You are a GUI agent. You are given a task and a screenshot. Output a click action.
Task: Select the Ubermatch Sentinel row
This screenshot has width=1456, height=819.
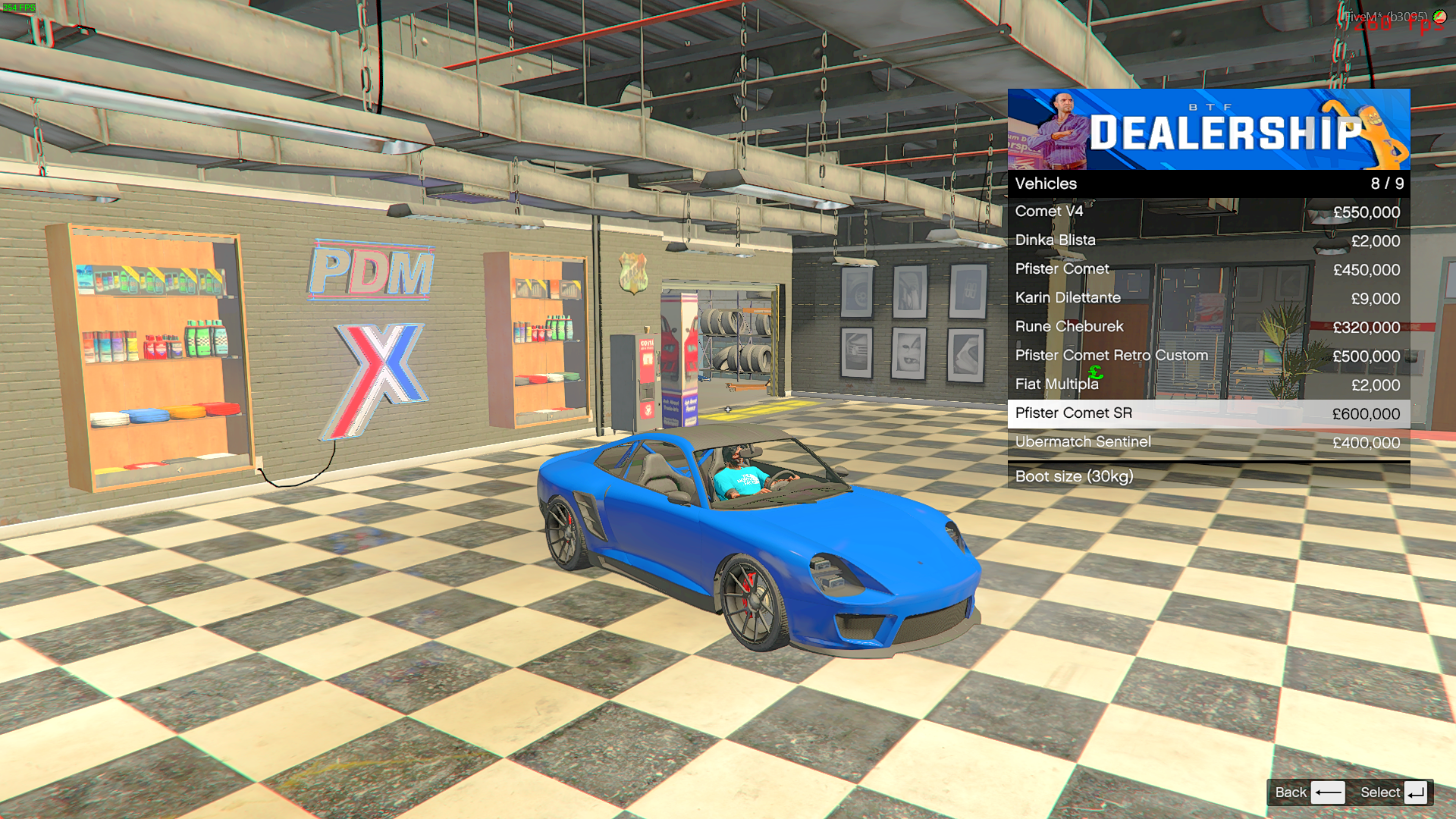click(1208, 442)
